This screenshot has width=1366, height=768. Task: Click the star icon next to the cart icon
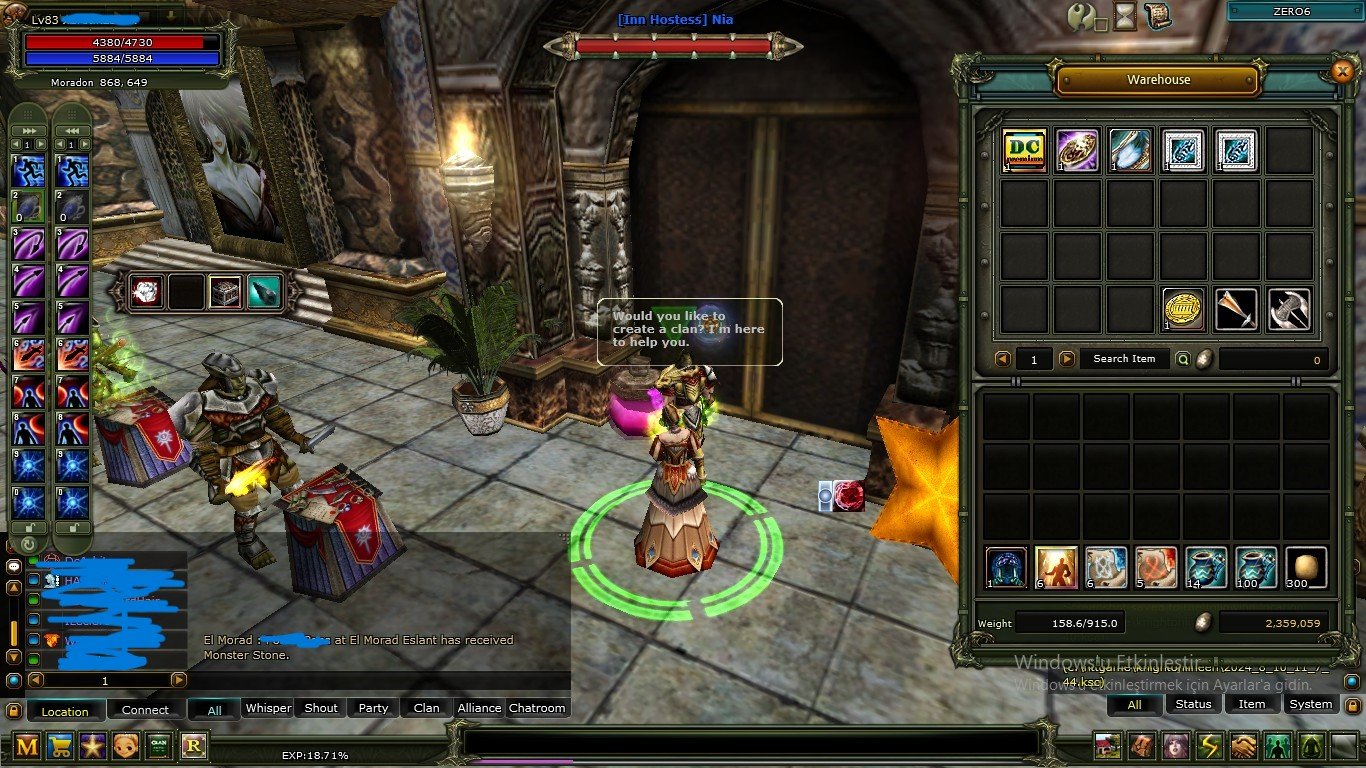(95, 747)
